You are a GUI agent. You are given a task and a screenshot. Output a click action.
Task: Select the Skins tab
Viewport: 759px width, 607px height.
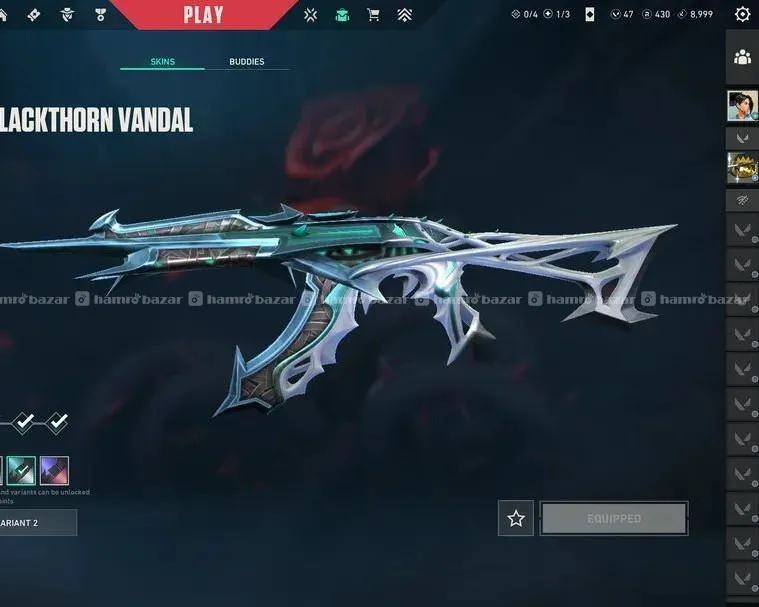(x=162, y=62)
